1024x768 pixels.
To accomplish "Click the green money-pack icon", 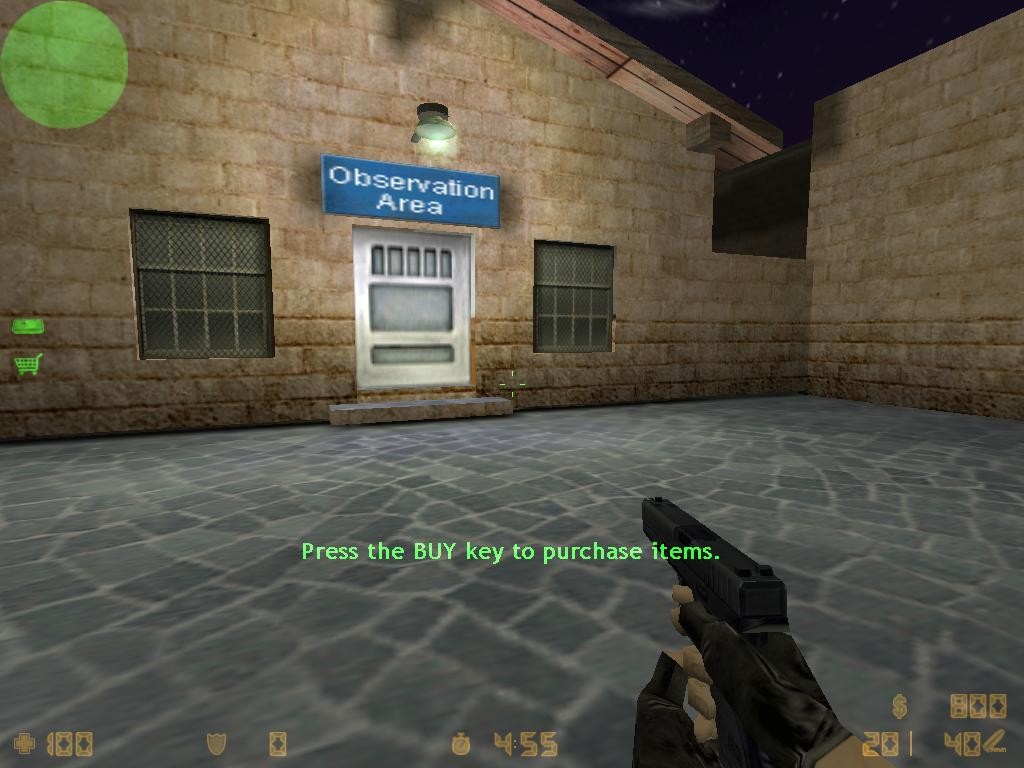I will (x=26, y=326).
